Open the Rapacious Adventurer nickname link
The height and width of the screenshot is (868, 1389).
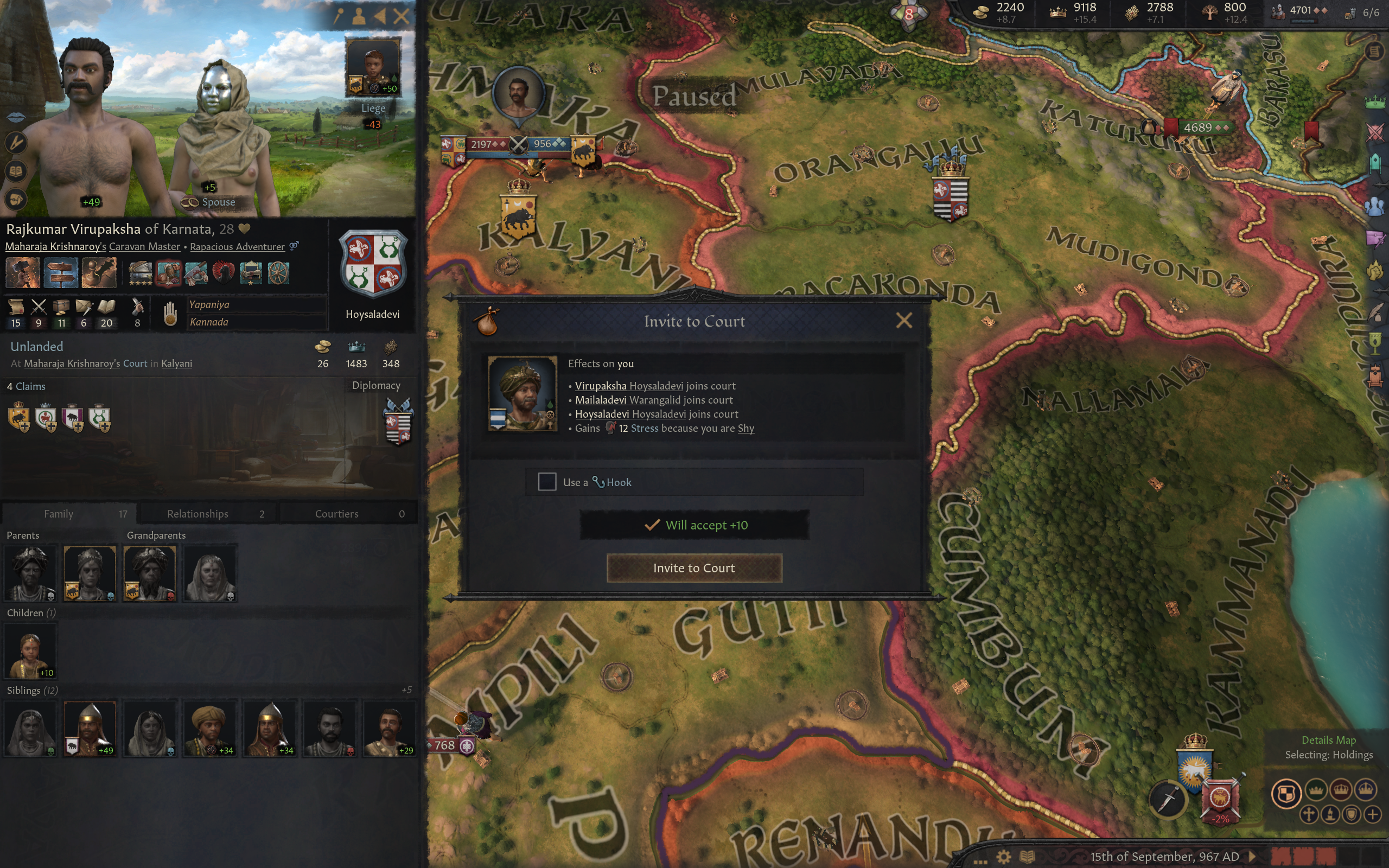(237, 247)
